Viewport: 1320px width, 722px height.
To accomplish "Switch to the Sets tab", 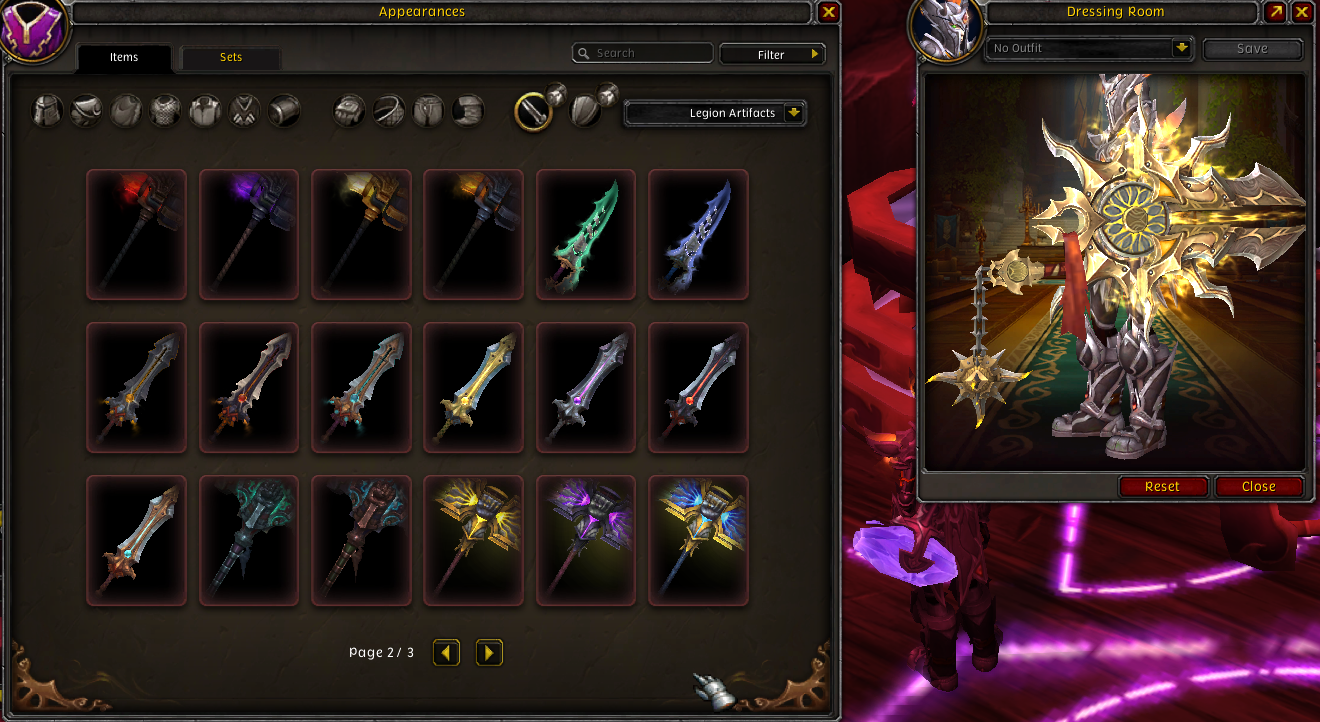I will 231,57.
